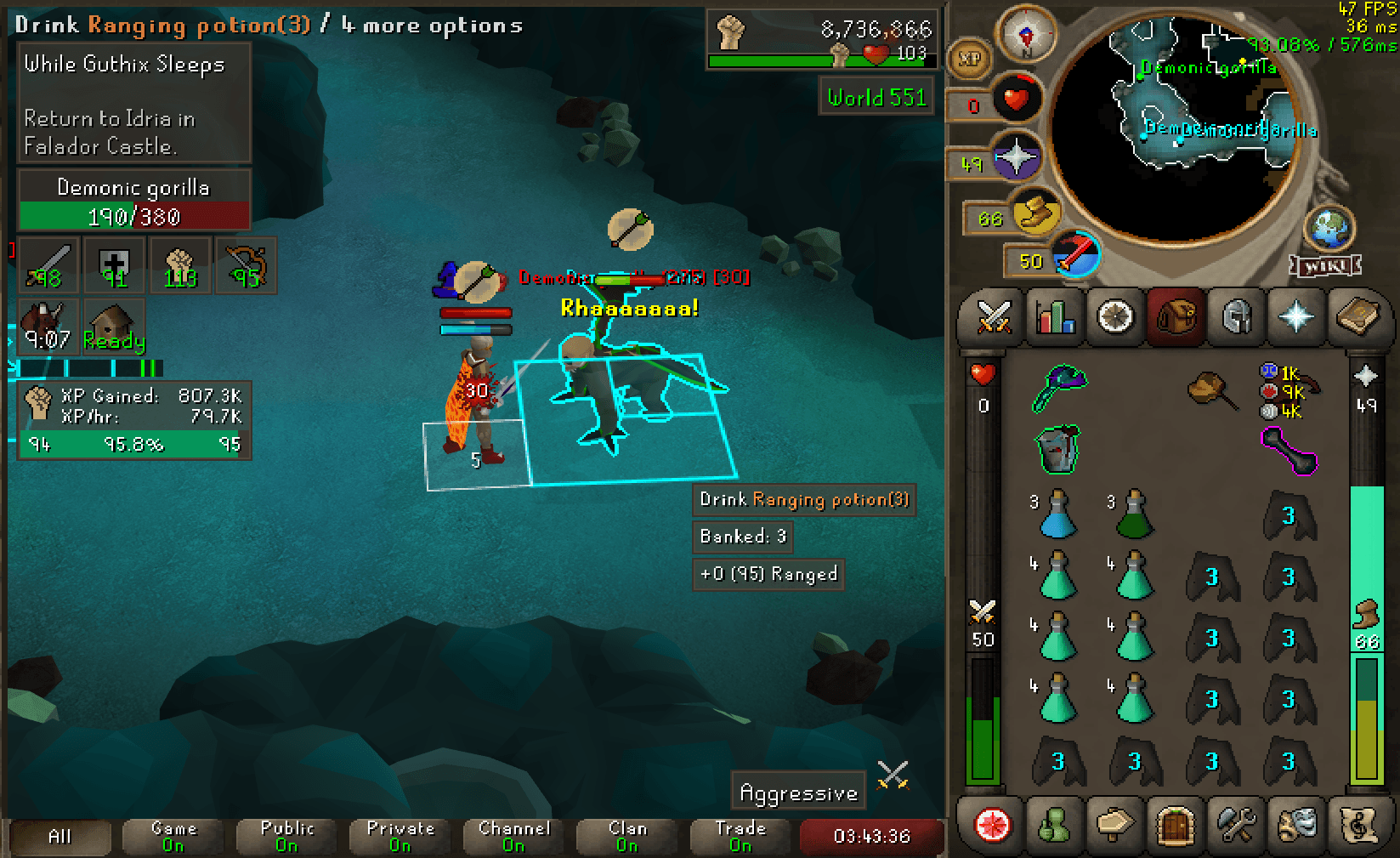Open the Quest journal tab
The image size is (1400, 858).
click(1114, 317)
